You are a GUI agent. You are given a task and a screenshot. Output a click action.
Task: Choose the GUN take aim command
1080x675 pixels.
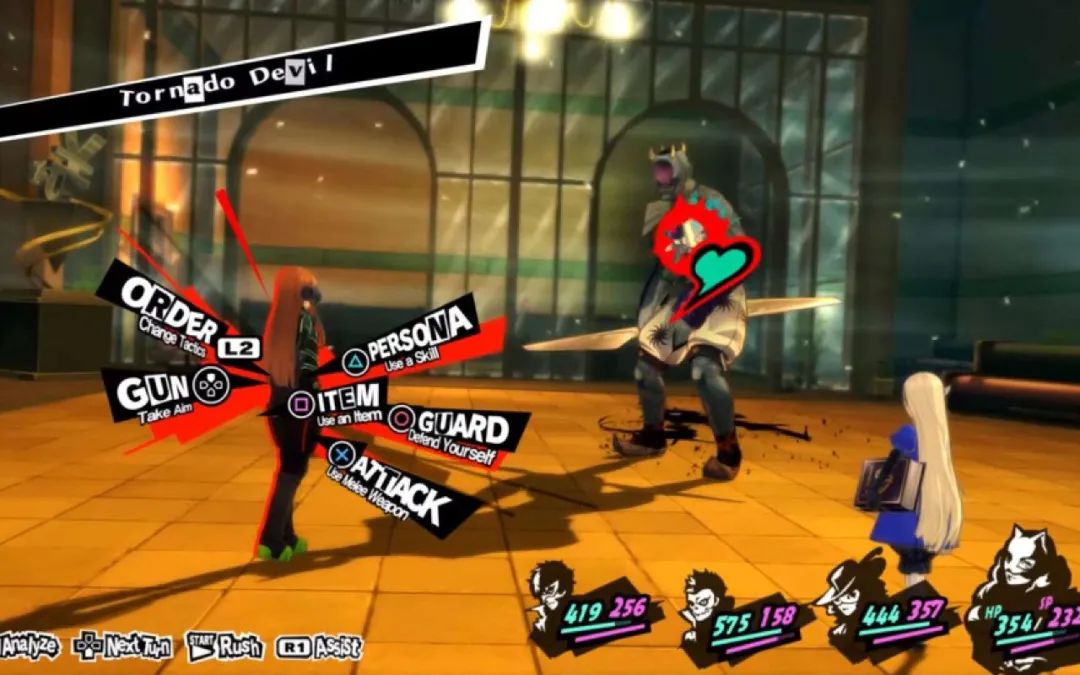(165, 391)
